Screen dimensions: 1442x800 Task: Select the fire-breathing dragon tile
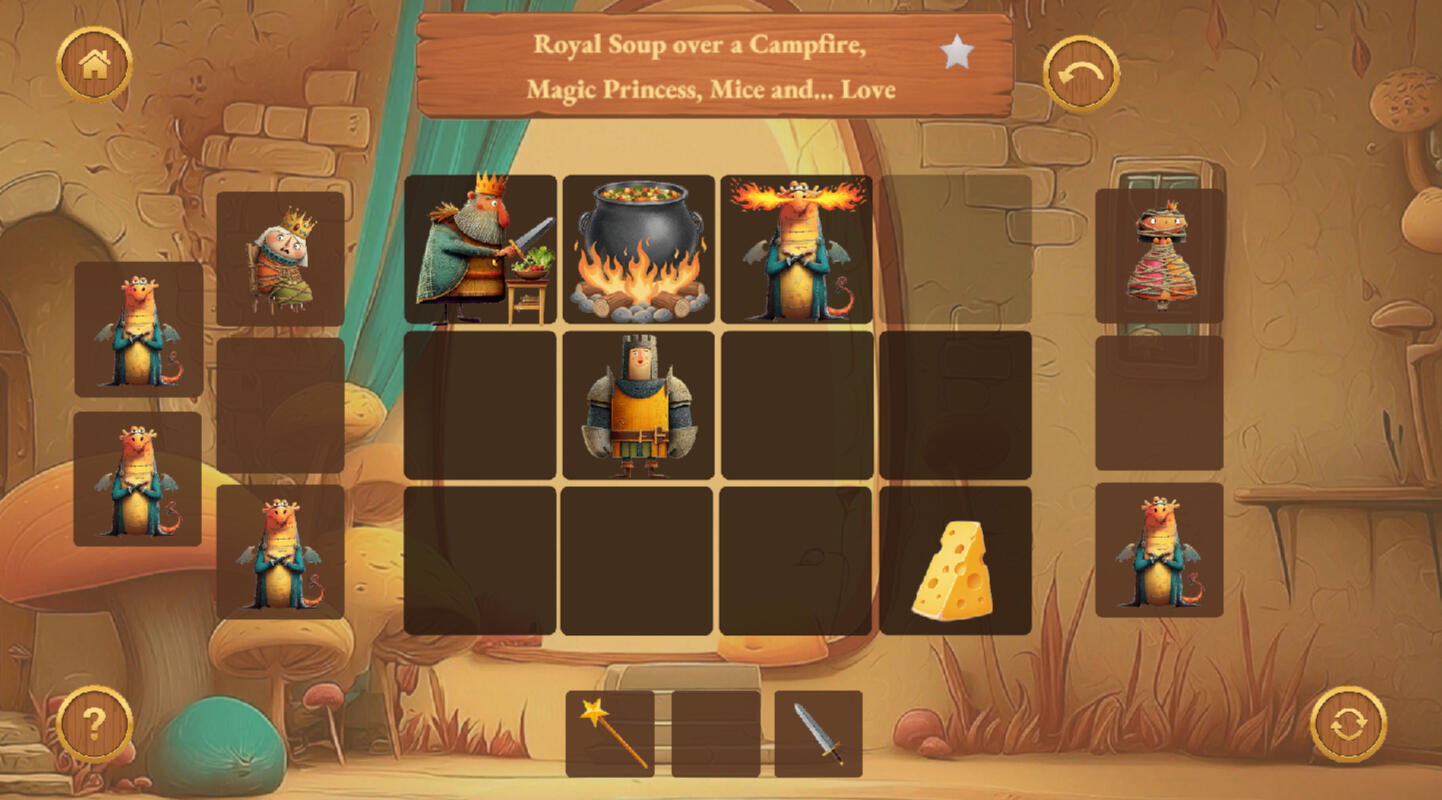click(x=796, y=250)
